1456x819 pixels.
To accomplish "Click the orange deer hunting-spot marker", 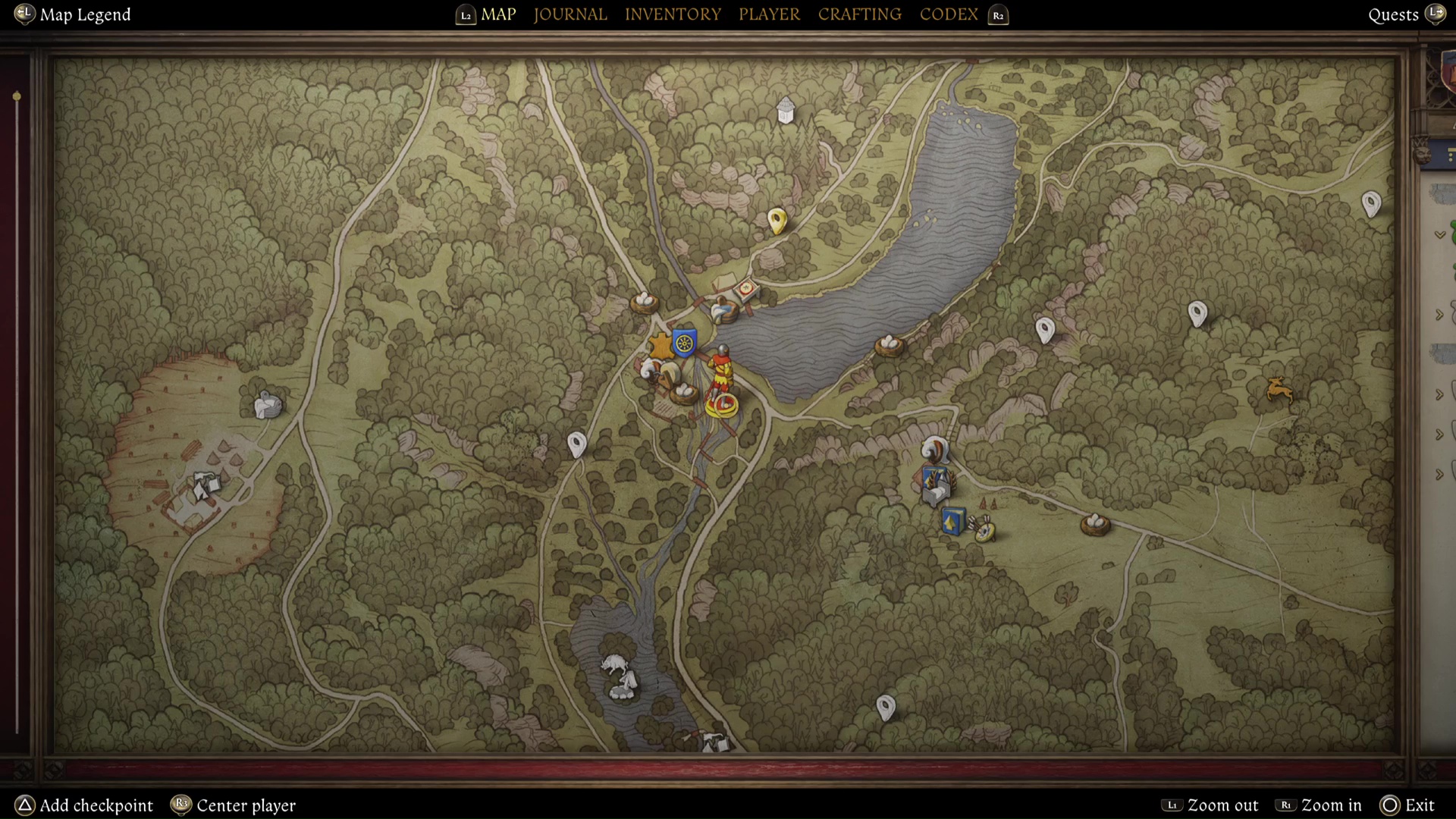I will 1279,390.
